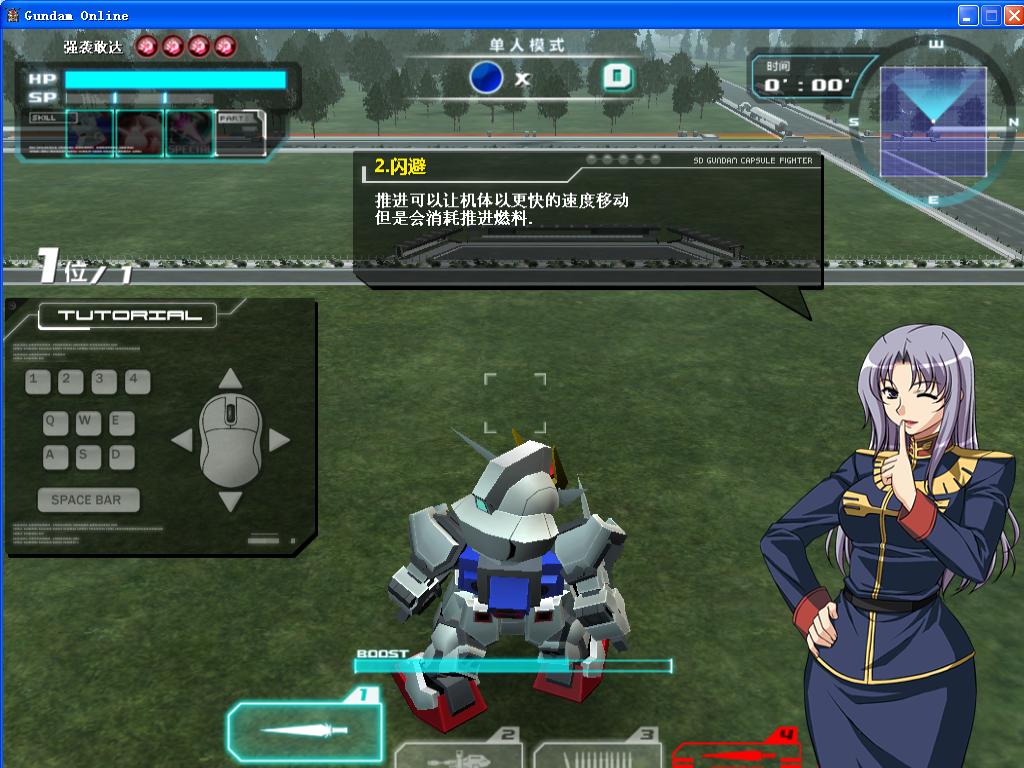This screenshot has width=1024, height=768.
Task: Activate the skill icon labeled SPECIAL
Action: (190, 134)
